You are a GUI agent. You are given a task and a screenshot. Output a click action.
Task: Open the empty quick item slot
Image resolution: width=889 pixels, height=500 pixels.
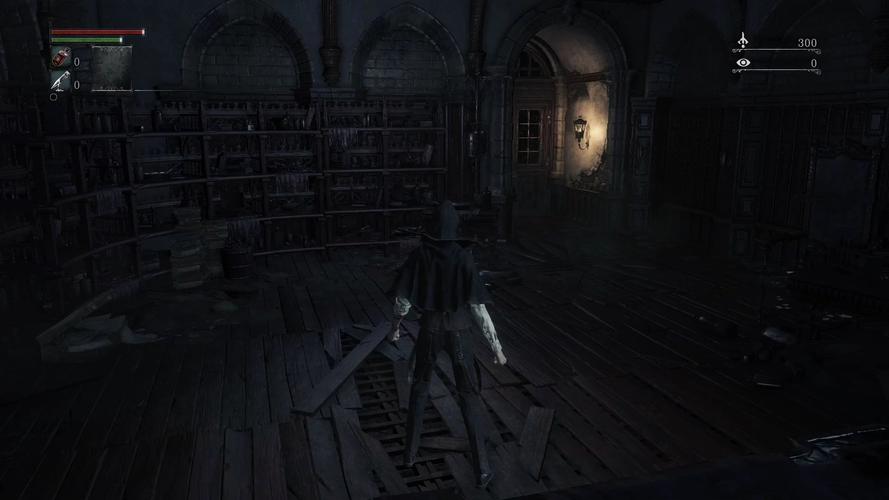pyautogui.click(x=111, y=69)
